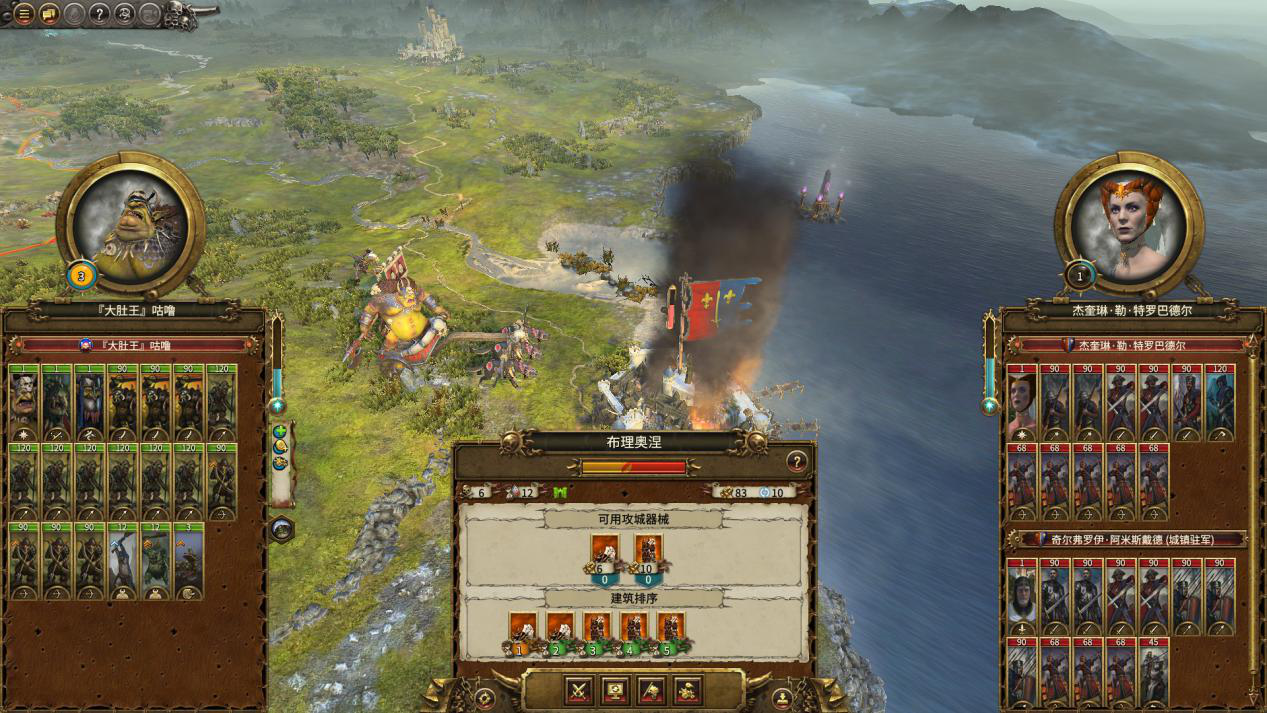The width and height of the screenshot is (1267, 713).
Task: Select the red-haired defender lord portrait
Action: tap(1129, 221)
